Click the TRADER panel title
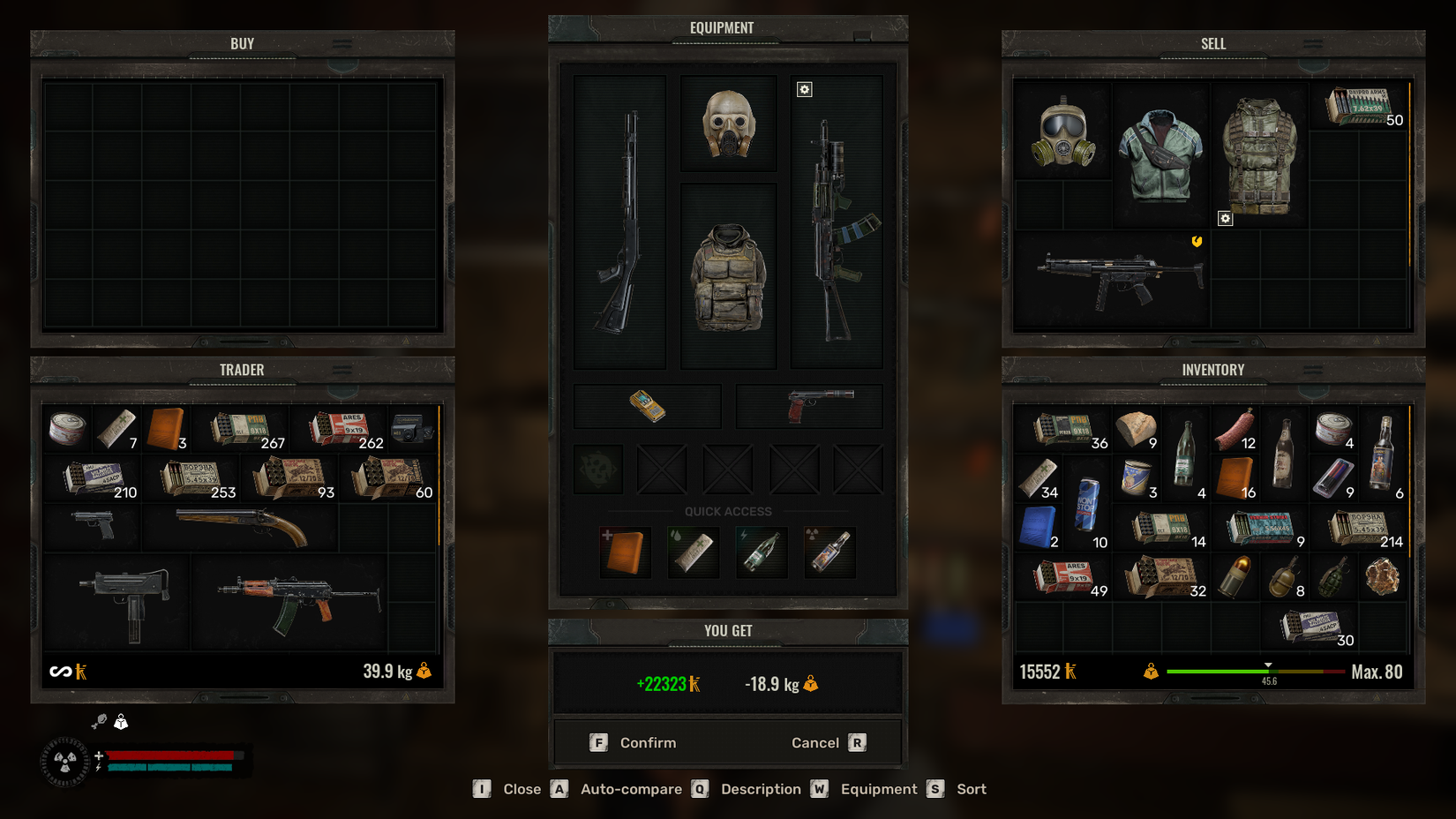This screenshot has width=1456, height=819. [240, 370]
